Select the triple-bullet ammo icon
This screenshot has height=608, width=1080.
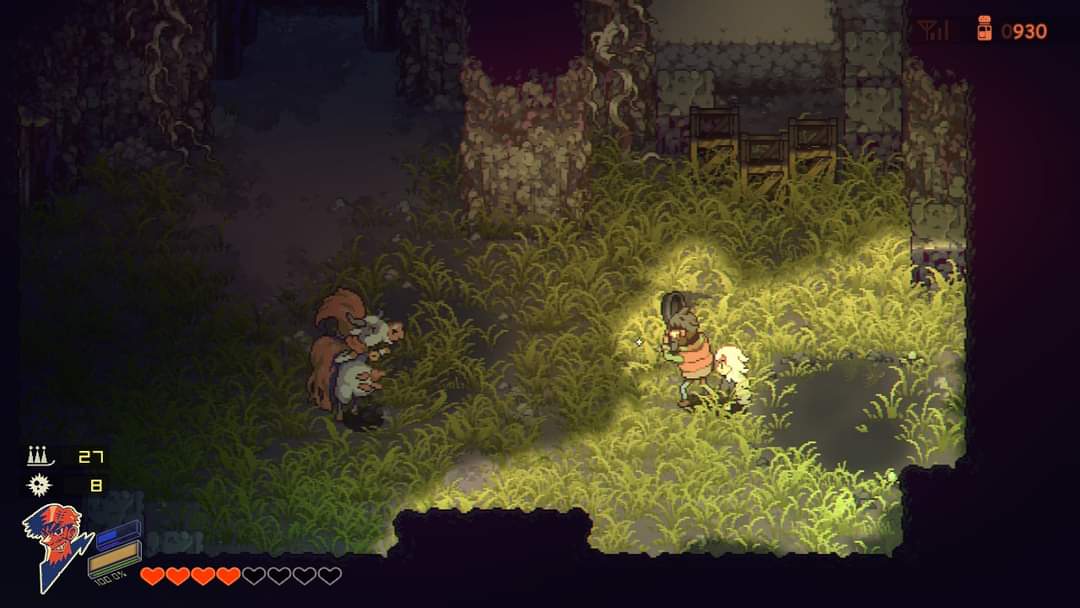(37, 457)
